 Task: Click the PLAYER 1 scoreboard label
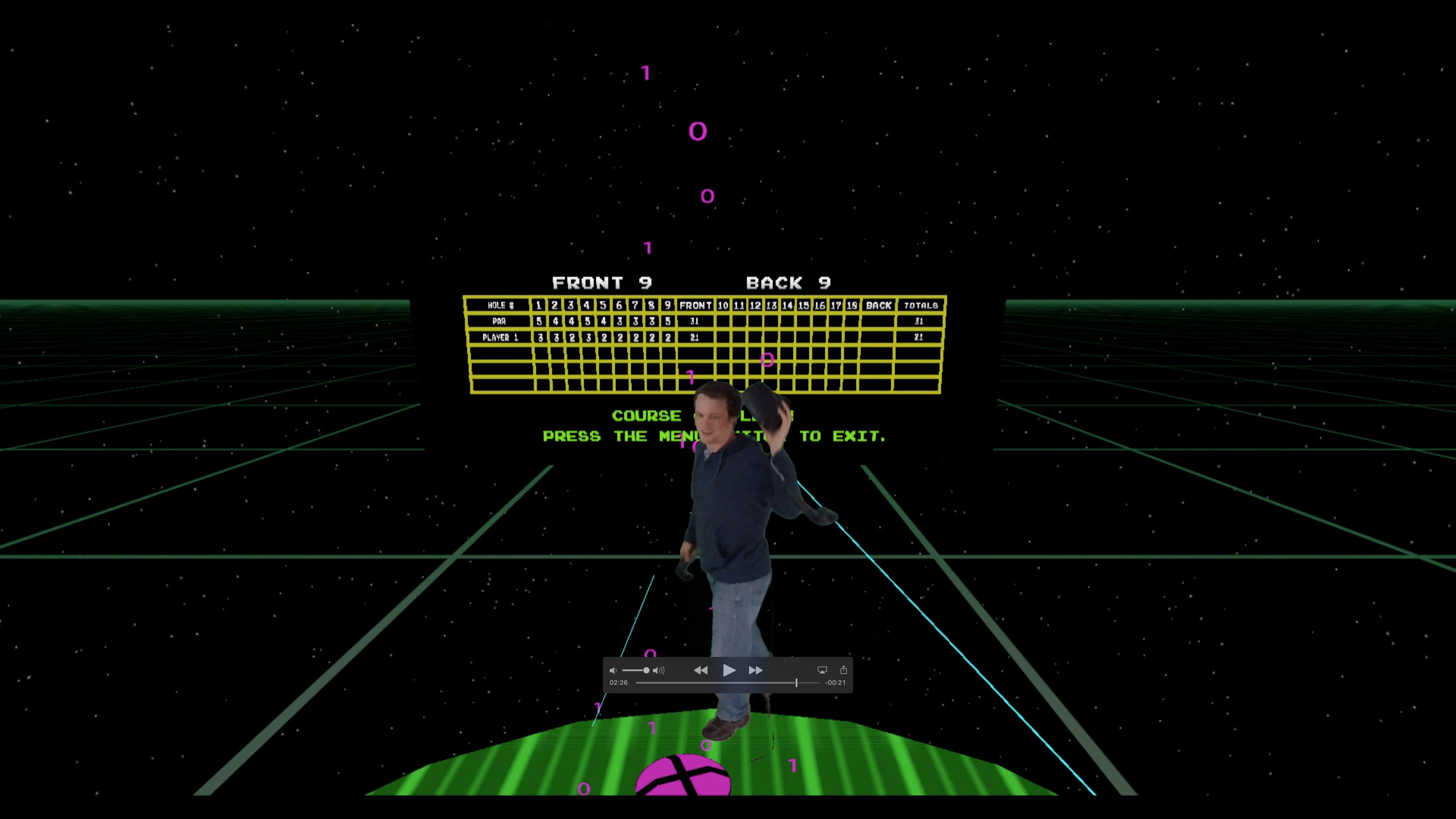500,337
